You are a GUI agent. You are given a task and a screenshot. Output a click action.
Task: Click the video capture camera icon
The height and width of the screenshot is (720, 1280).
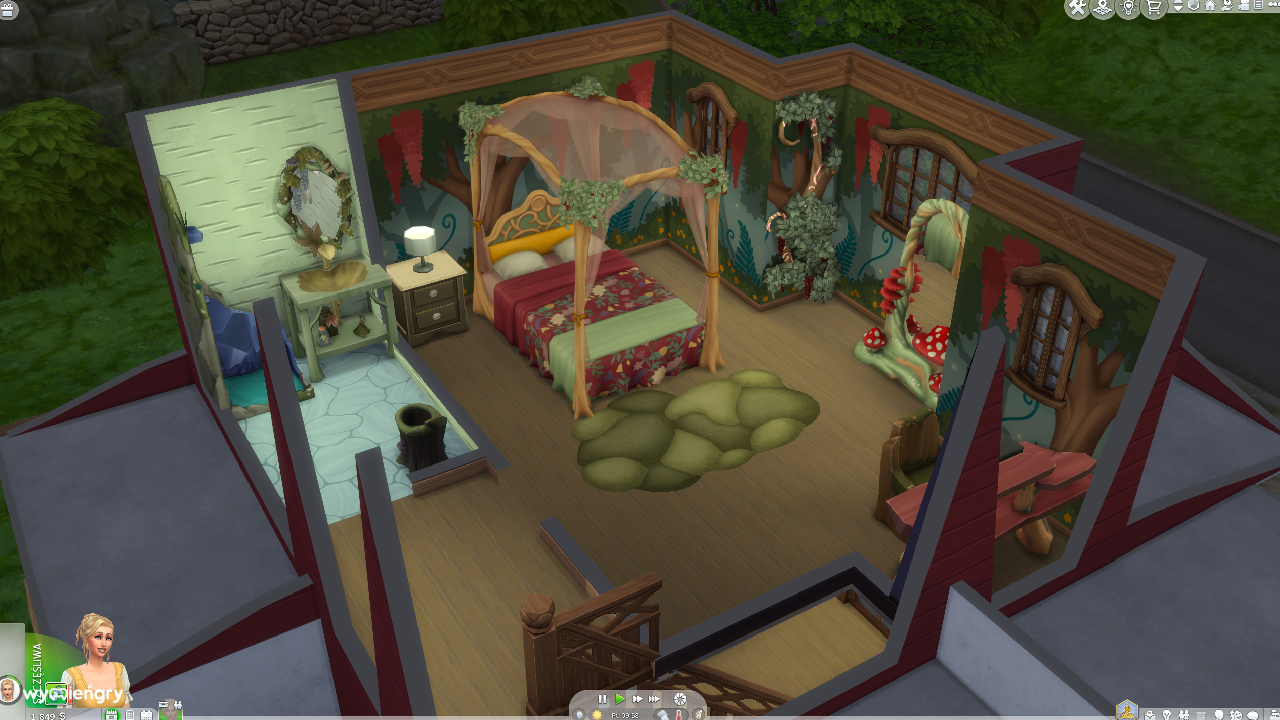[1244, 7]
